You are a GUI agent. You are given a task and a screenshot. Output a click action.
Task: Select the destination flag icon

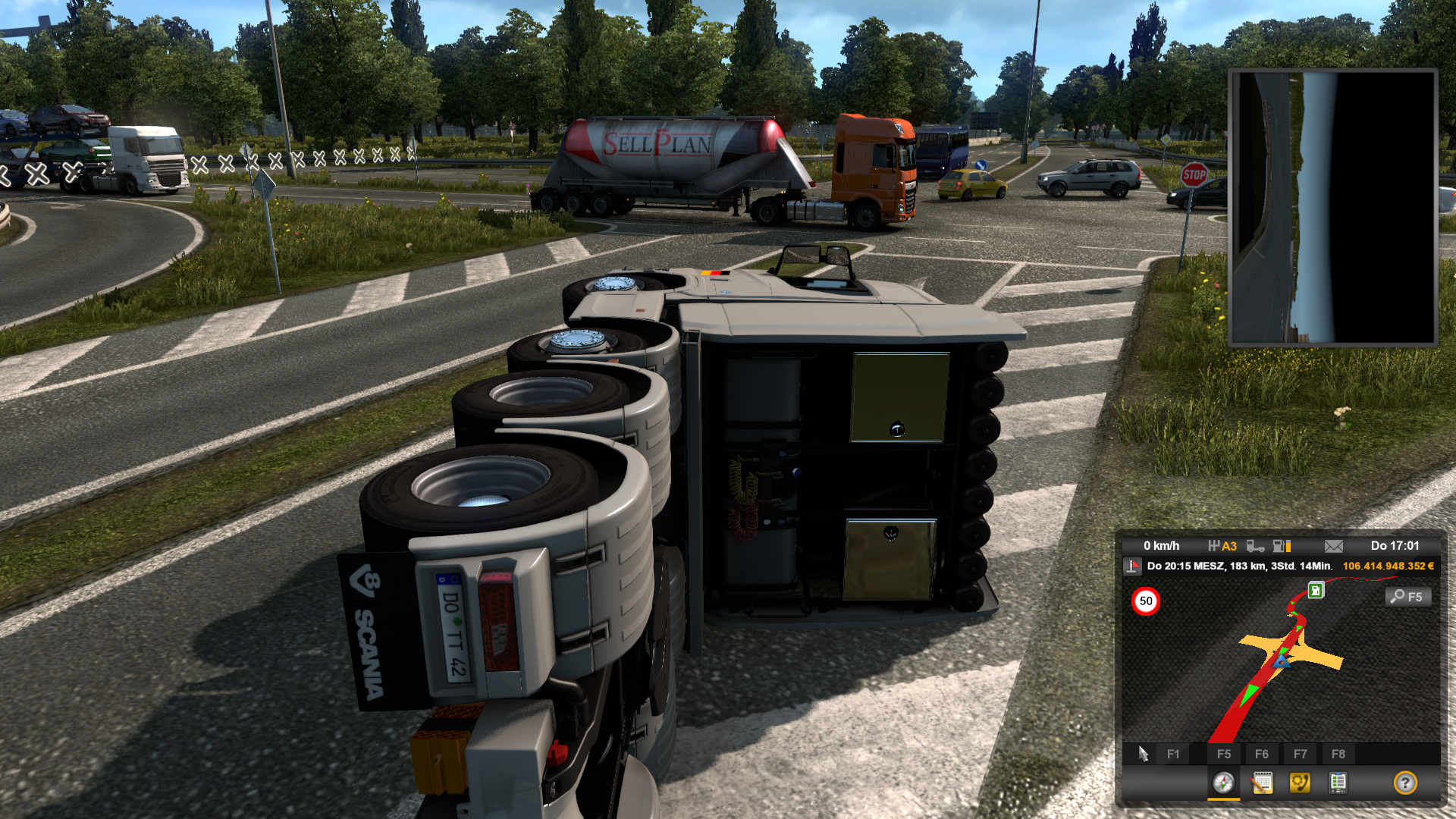[x=1133, y=566]
